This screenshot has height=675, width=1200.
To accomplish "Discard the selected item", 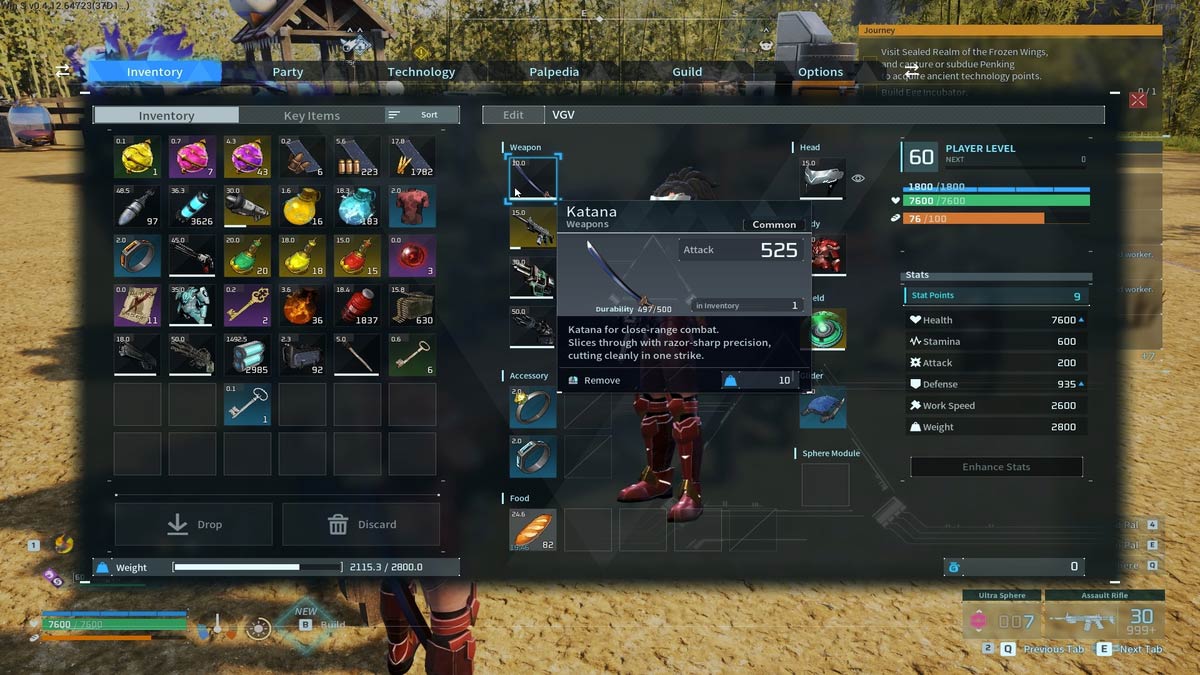I will click(361, 524).
